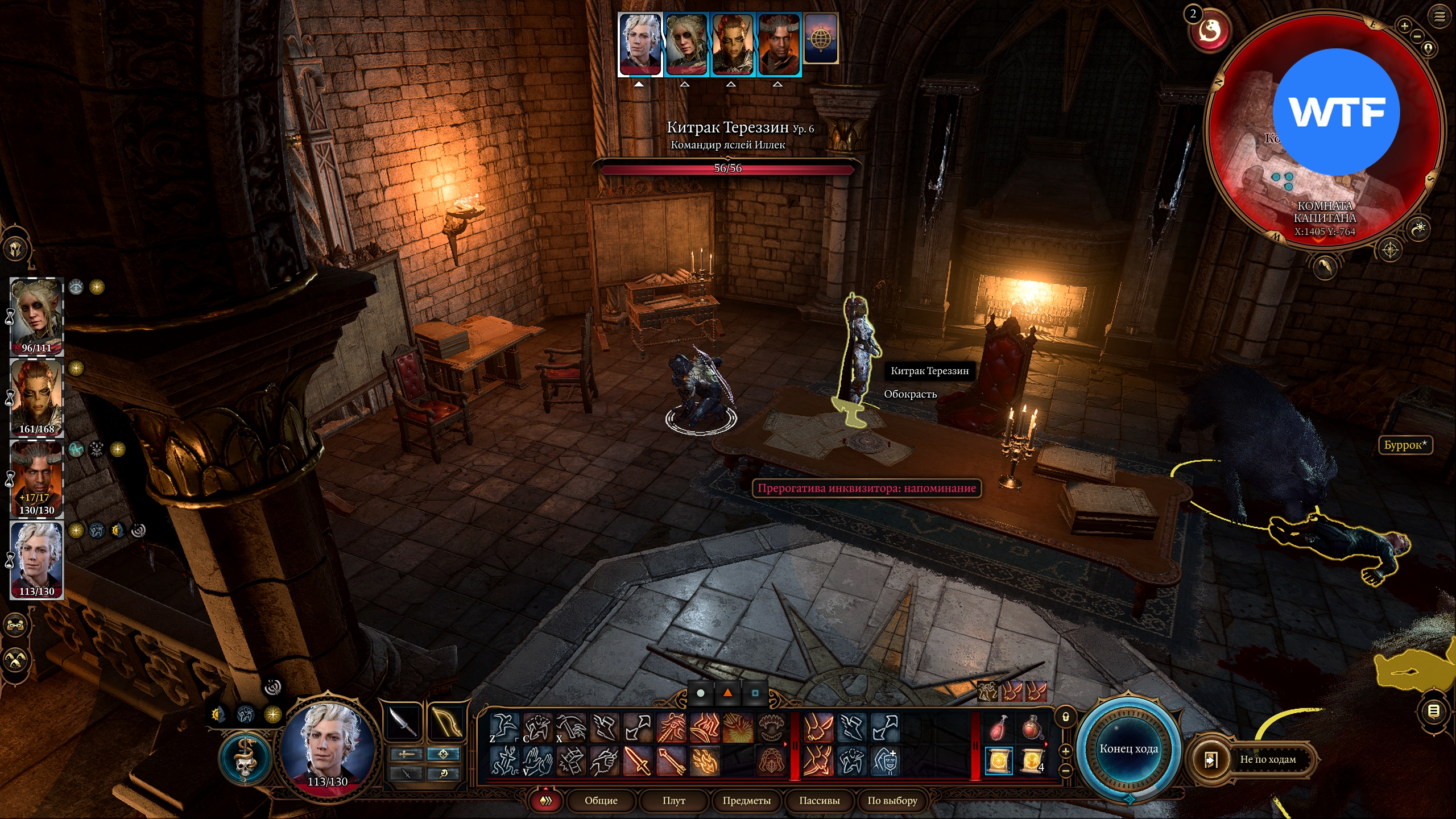Open the hamburger game menu near the minimap
This screenshot has width=1456, height=819.
tap(1440, 17)
